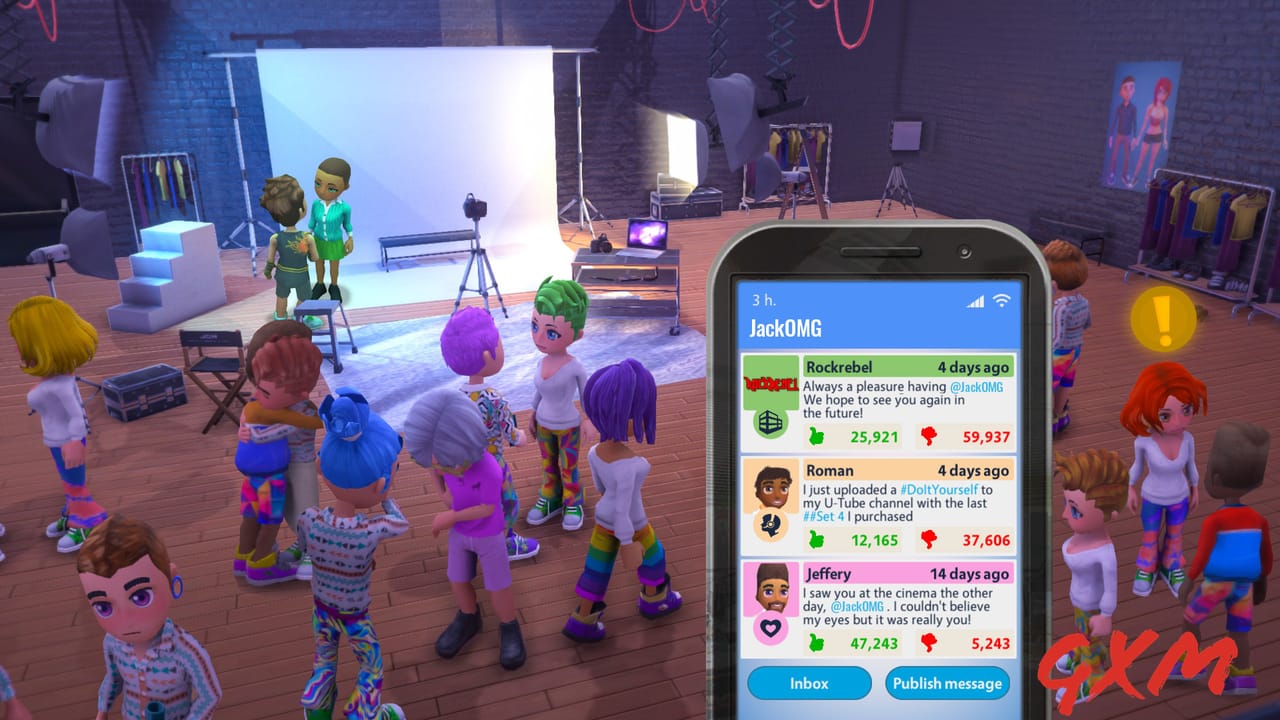Viewport: 1280px width, 720px height.
Task: Give a thumbs up to Rockrebel's post
Action: (814, 436)
